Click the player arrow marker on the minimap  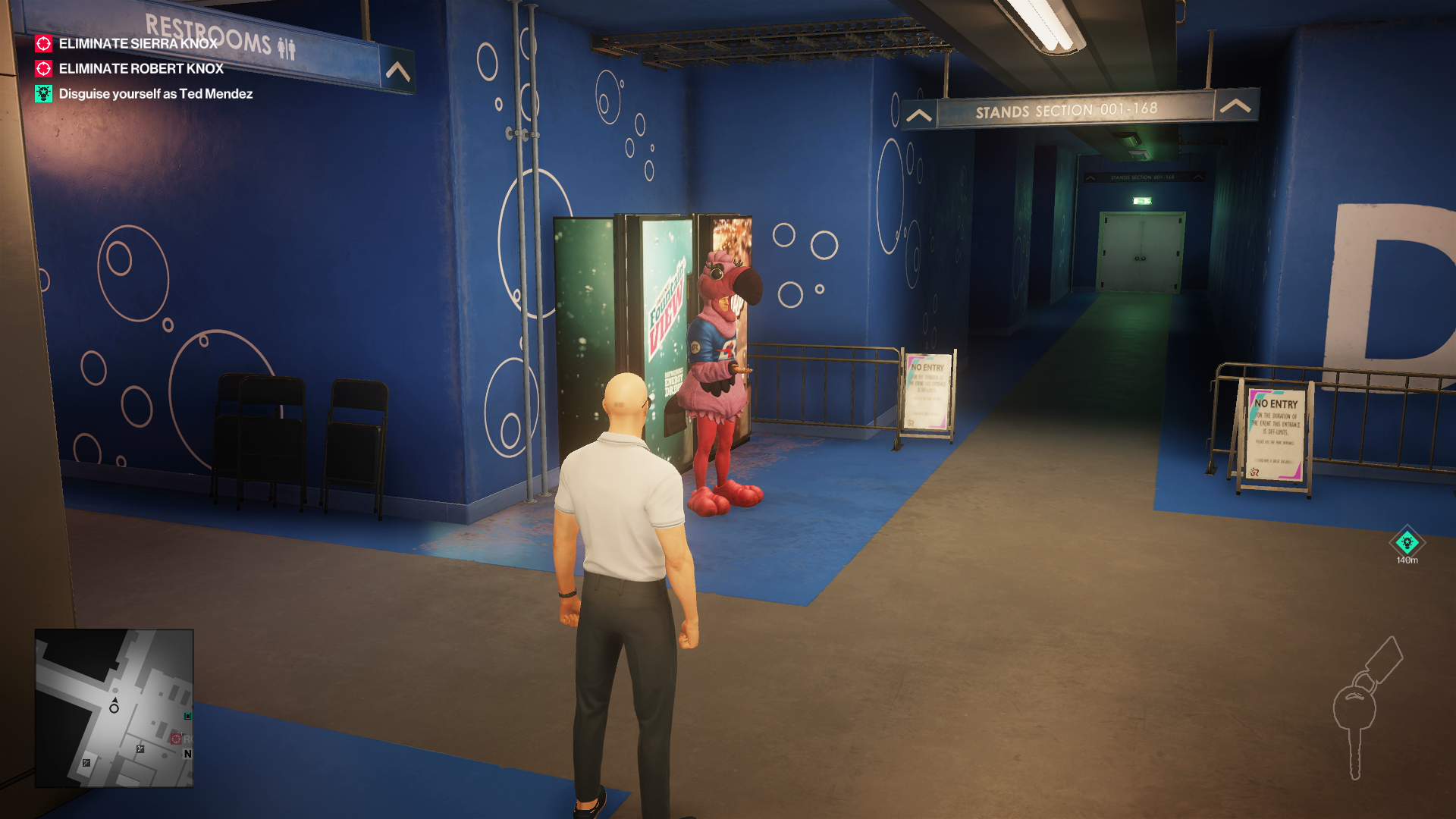(x=115, y=700)
